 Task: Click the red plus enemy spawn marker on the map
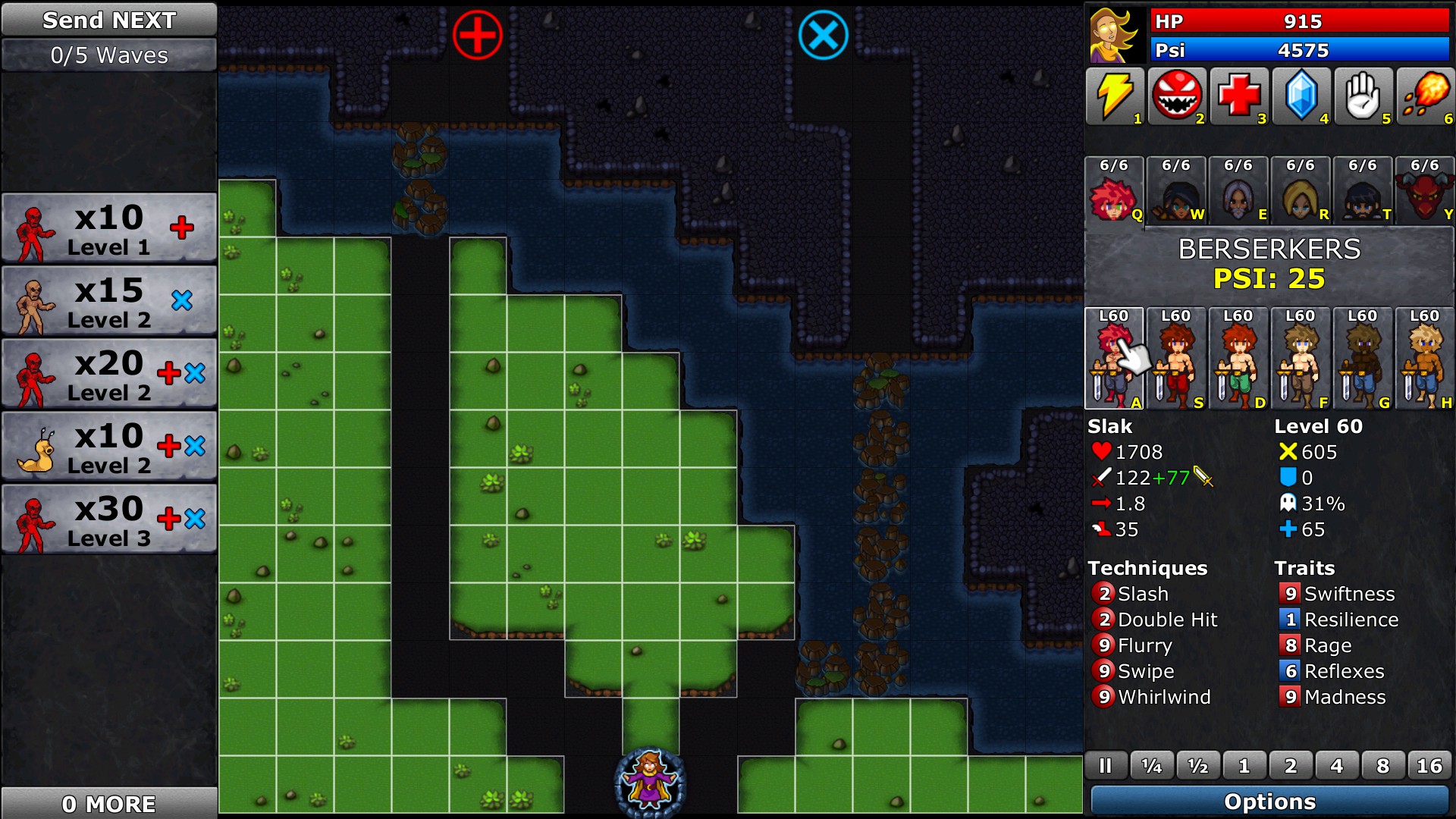click(x=476, y=32)
